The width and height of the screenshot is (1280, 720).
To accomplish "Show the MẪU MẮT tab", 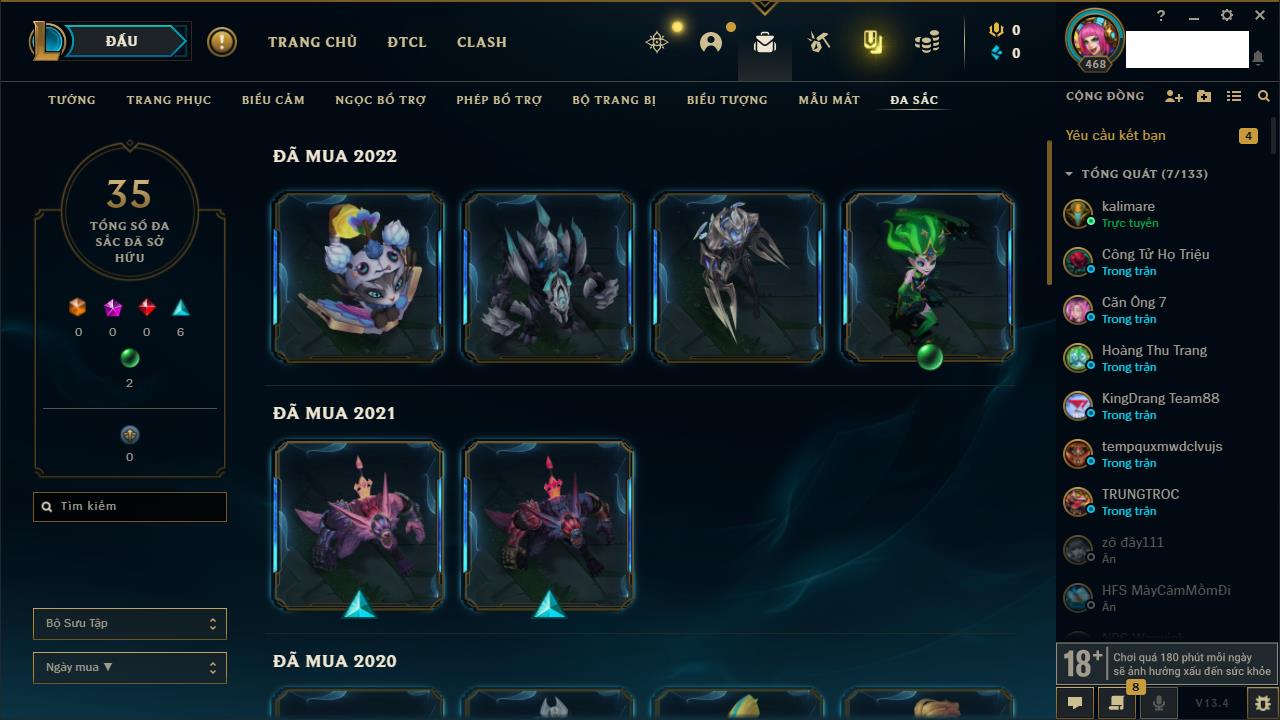I will pyautogui.click(x=829, y=100).
